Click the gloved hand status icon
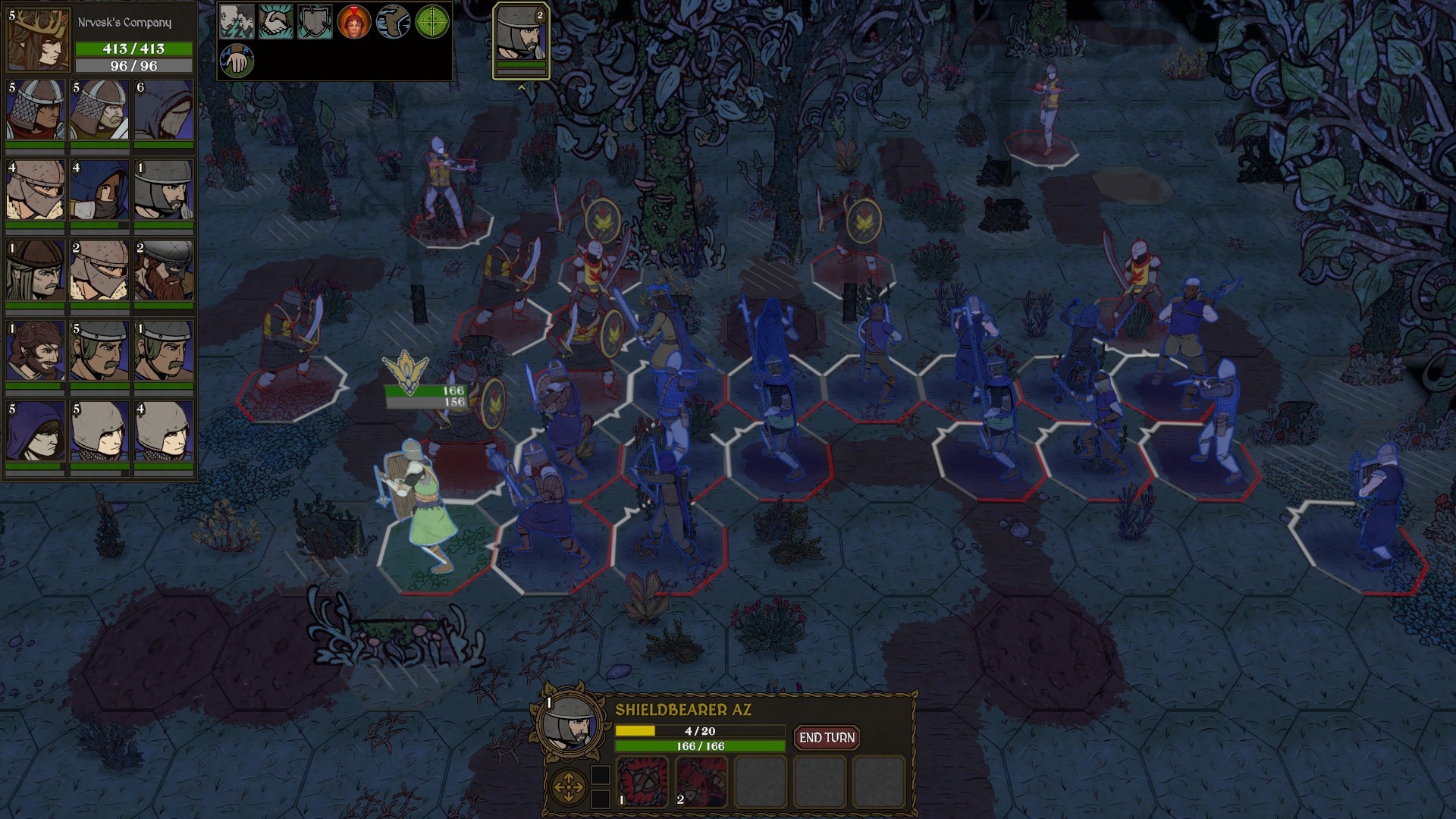The height and width of the screenshot is (819, 1456). pos(394,21)
